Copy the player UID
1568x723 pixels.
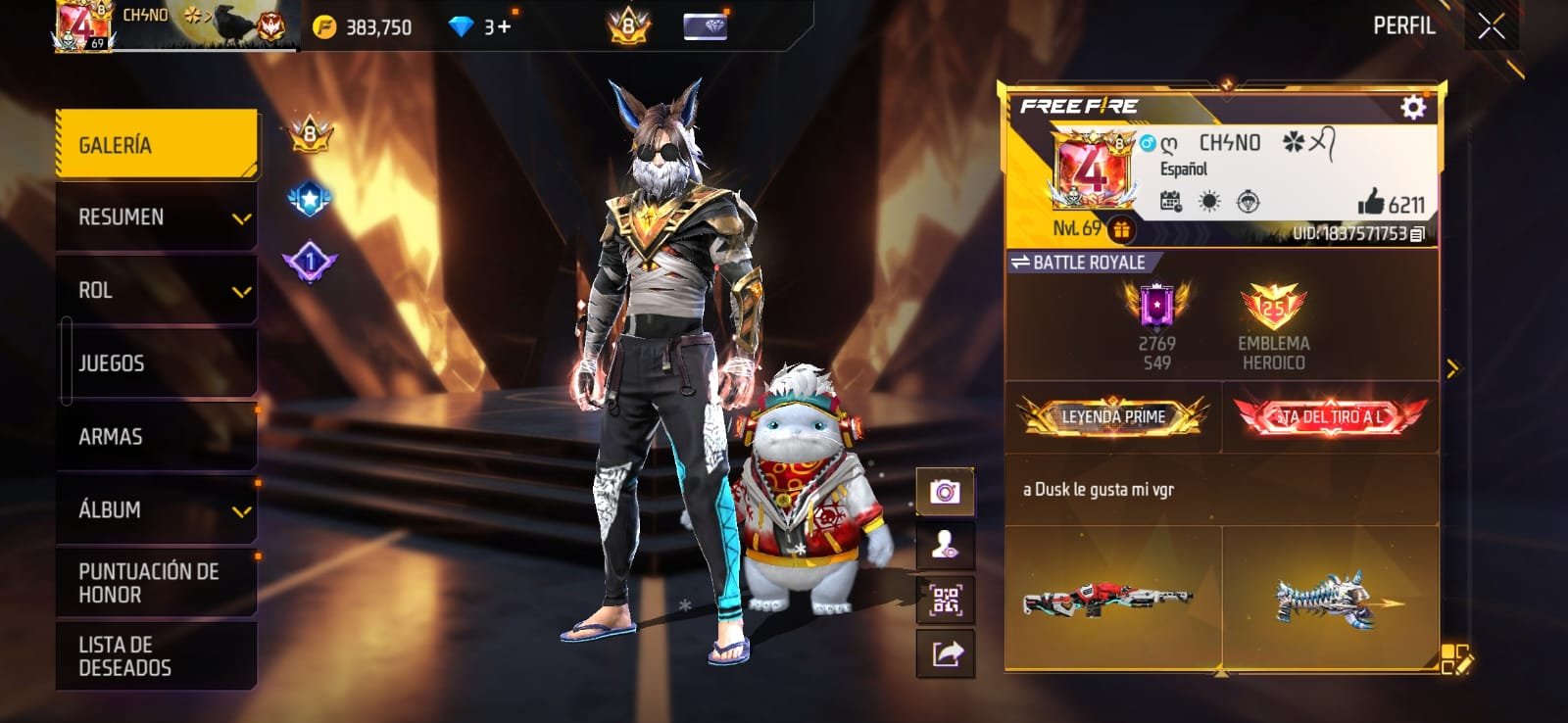[x=1417, y=233]
